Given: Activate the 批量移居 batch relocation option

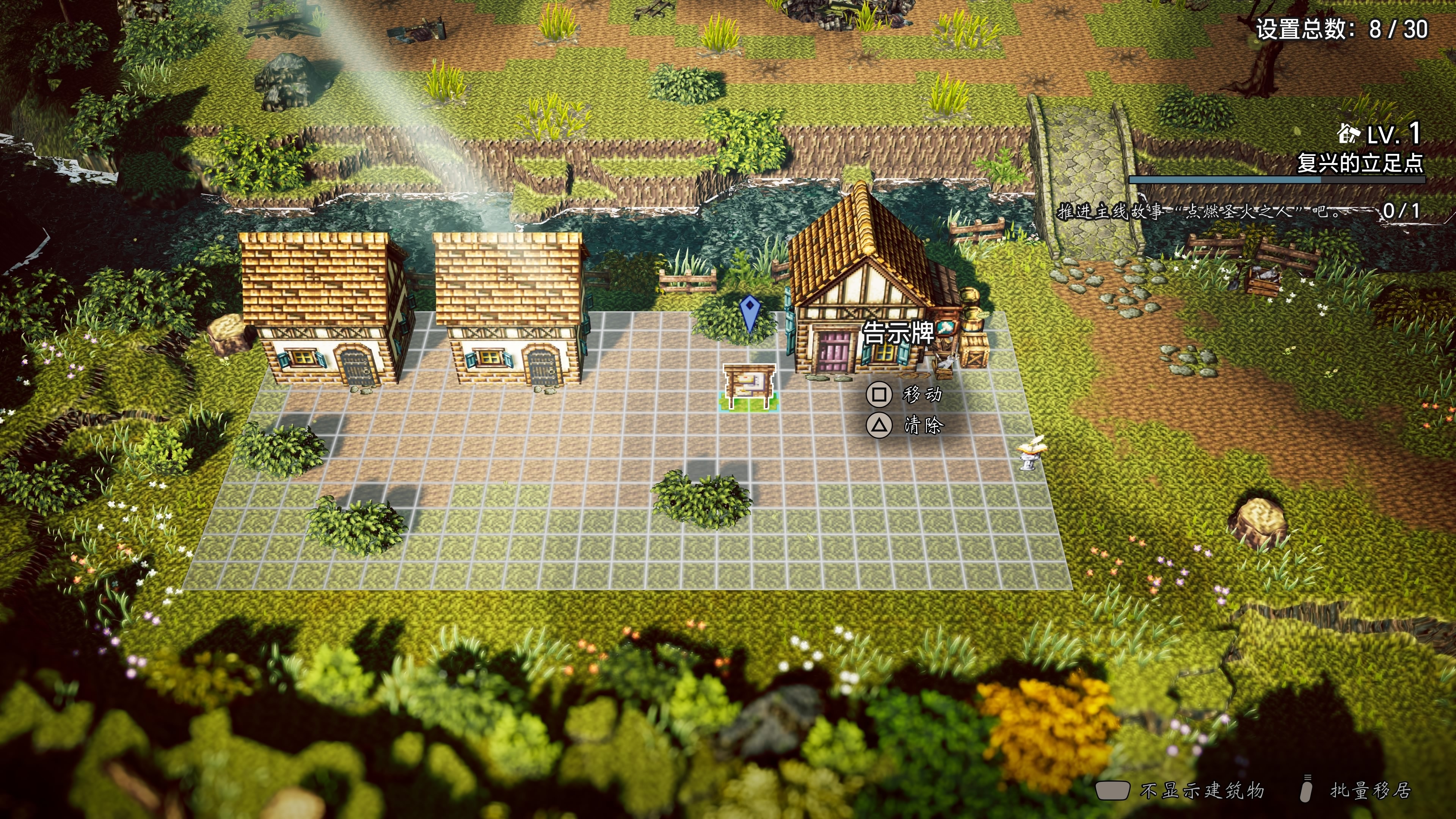Looking at the screenshot, I should click(x=1357, y=789).
